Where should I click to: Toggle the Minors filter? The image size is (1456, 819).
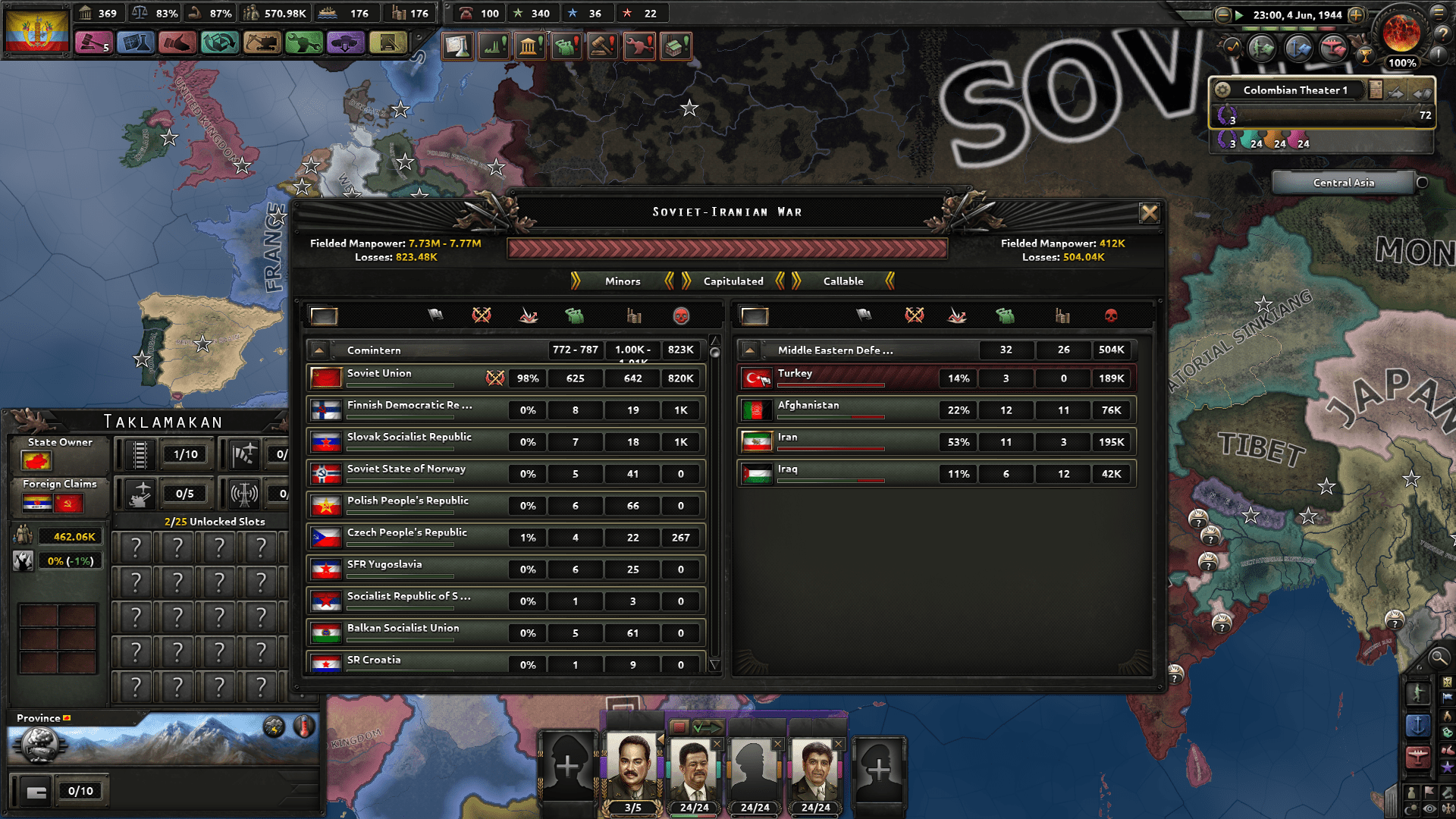(622, 281)
